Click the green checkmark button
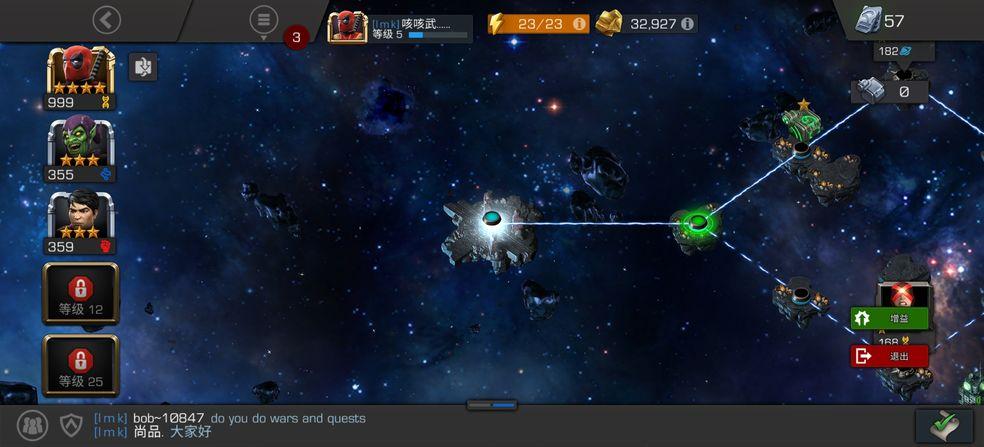This screenshot has height=447, width=984. pos(944,425)
